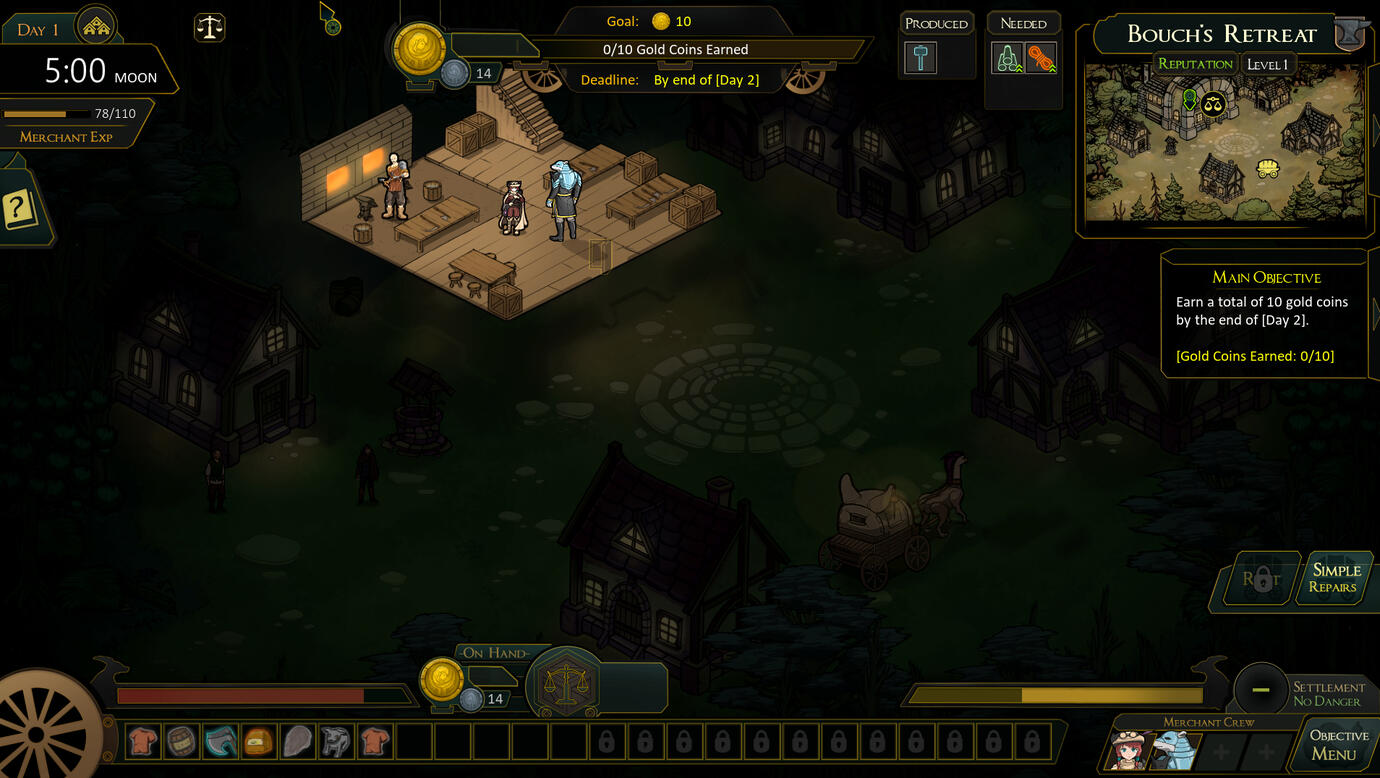The width and height of the screenshot is (1380, 778).
Task: Select the blue lizard crew portrait
Action: (1171, 750)
